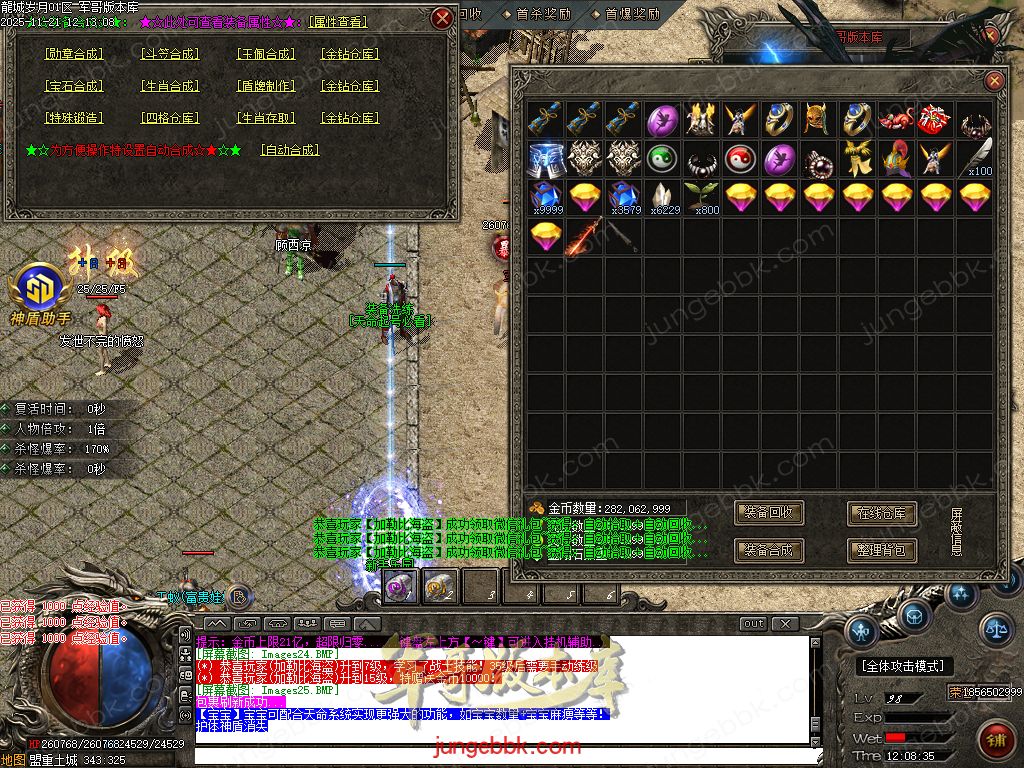Choose 宝石合成 gem synthesis

[x=75, y=86]
